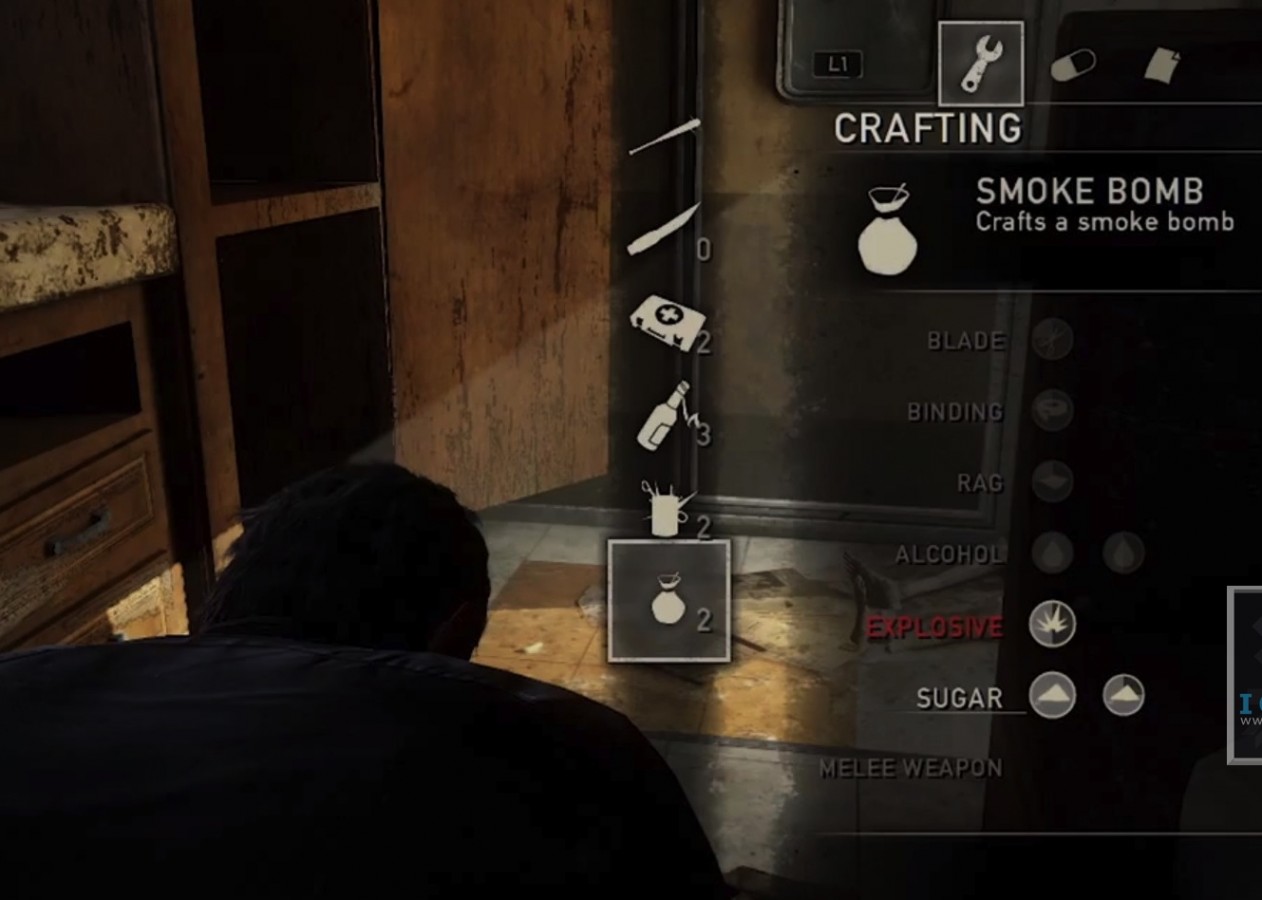Select the shiv item with zero count
The height and width of the screenshot is (900, 1262).
(x=664, y=231)
